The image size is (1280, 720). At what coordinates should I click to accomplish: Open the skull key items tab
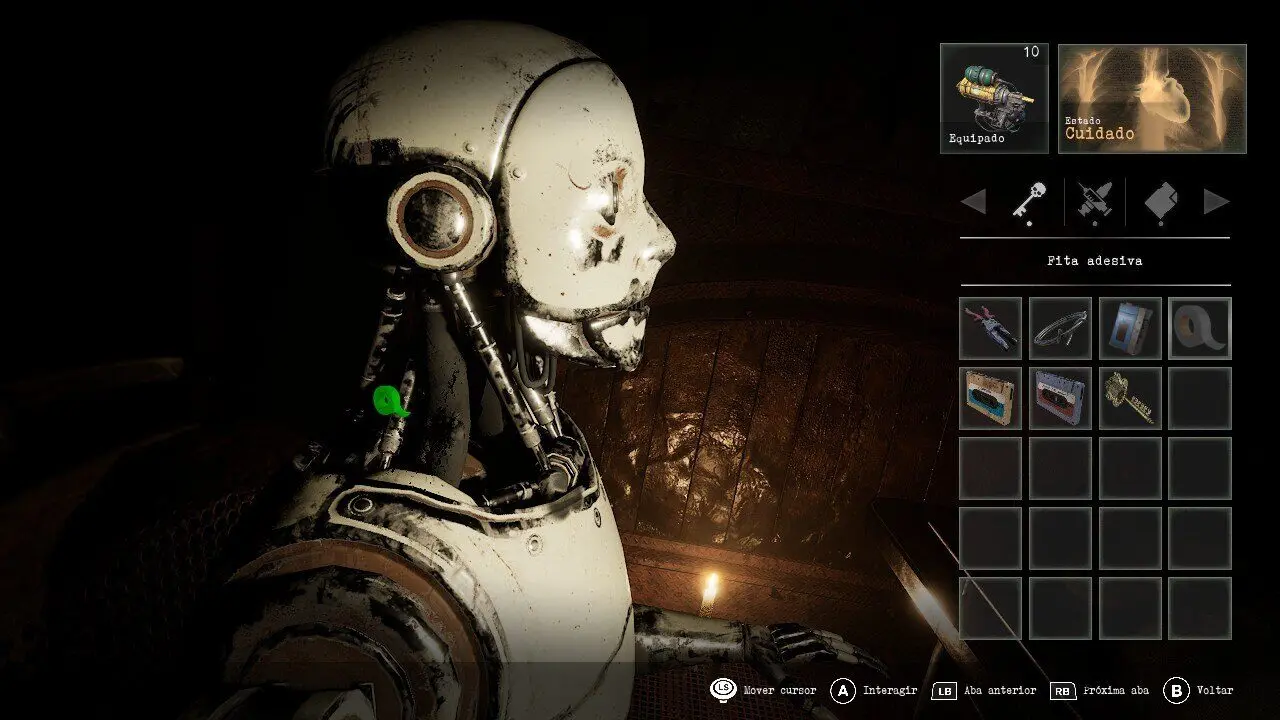pyautogui.click(x=1029, y=201)
